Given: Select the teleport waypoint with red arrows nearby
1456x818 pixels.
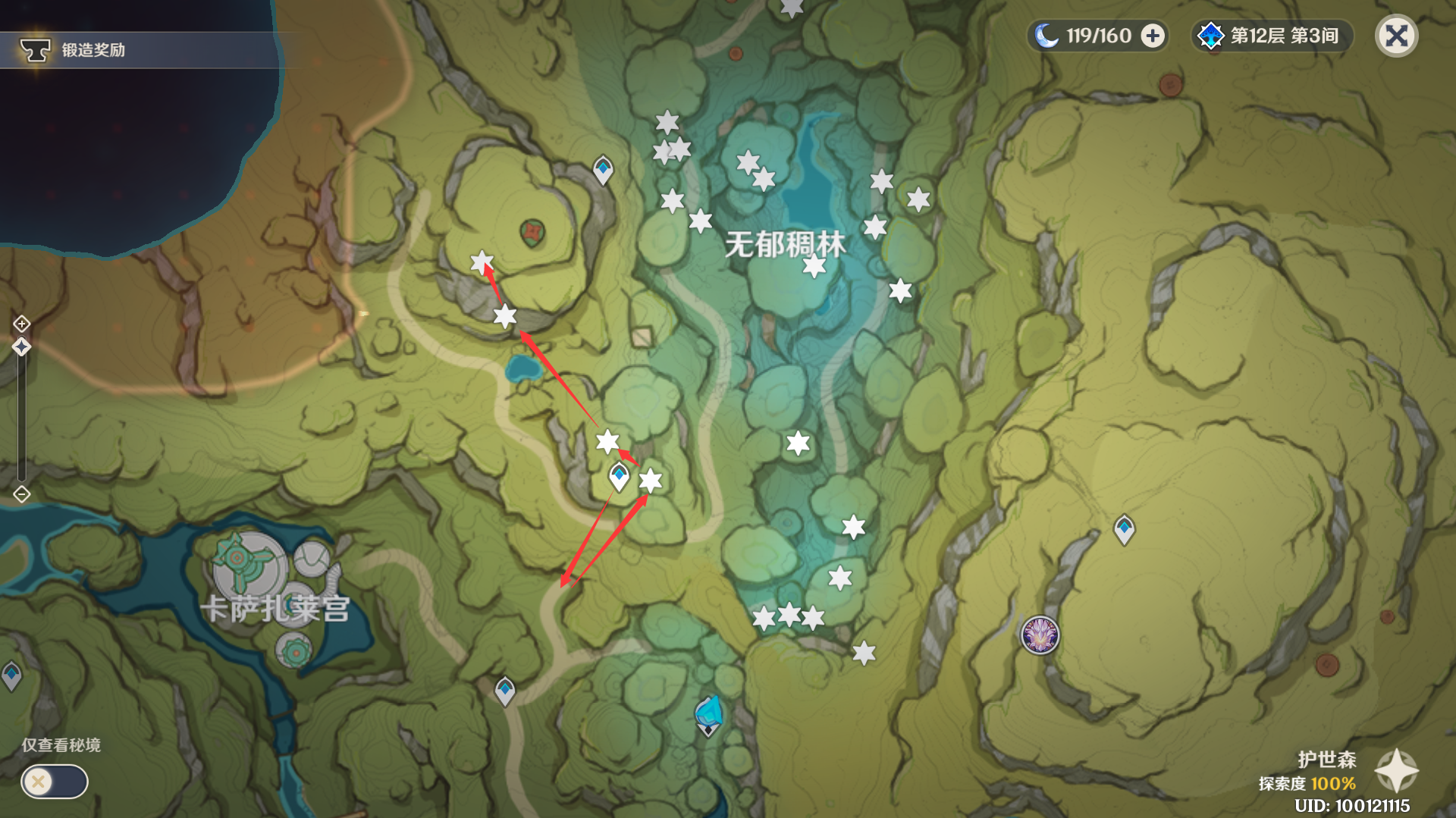Looking at the screenshot, I should (x=619, y=477).
